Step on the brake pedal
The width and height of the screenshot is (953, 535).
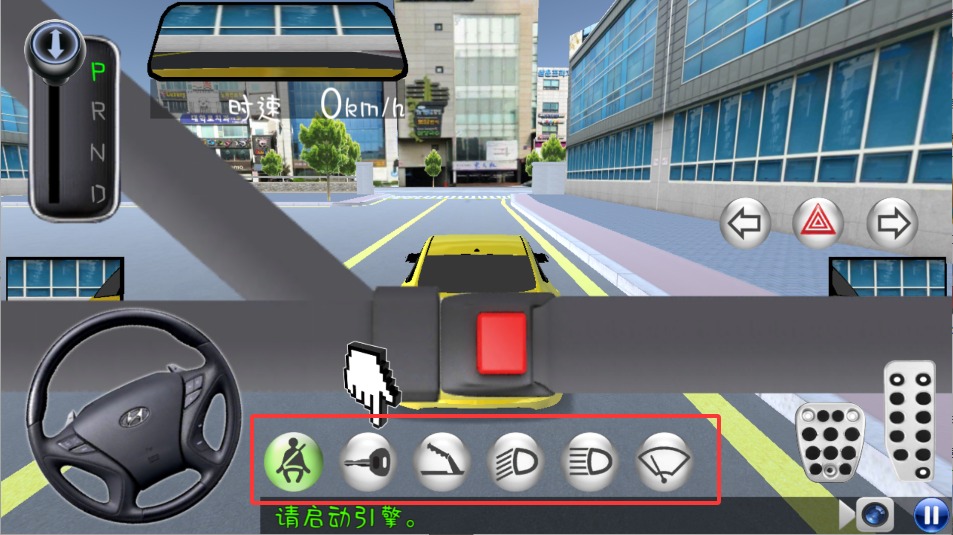click(x=827, y=442)
